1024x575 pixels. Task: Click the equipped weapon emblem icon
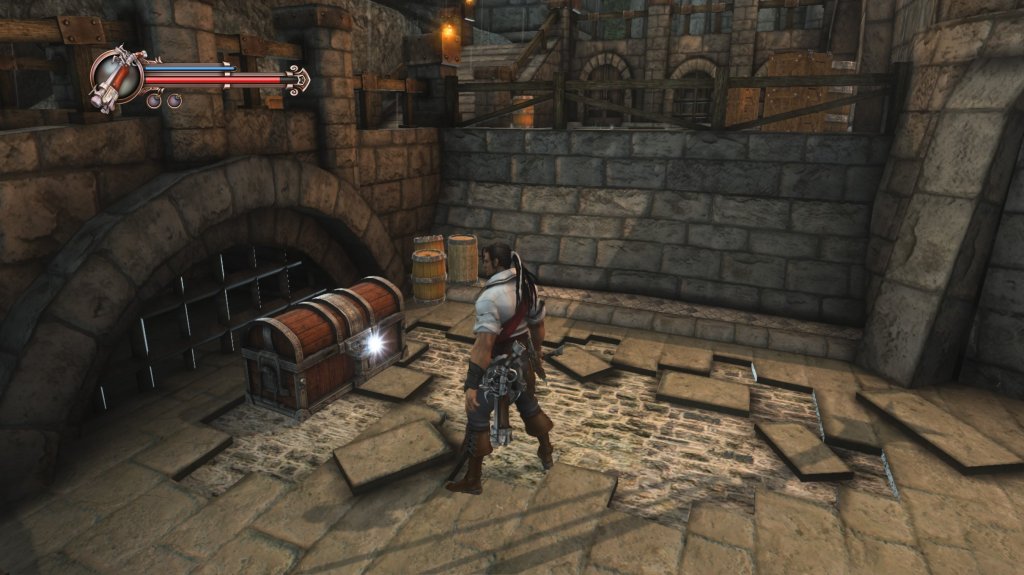(116, 78)
